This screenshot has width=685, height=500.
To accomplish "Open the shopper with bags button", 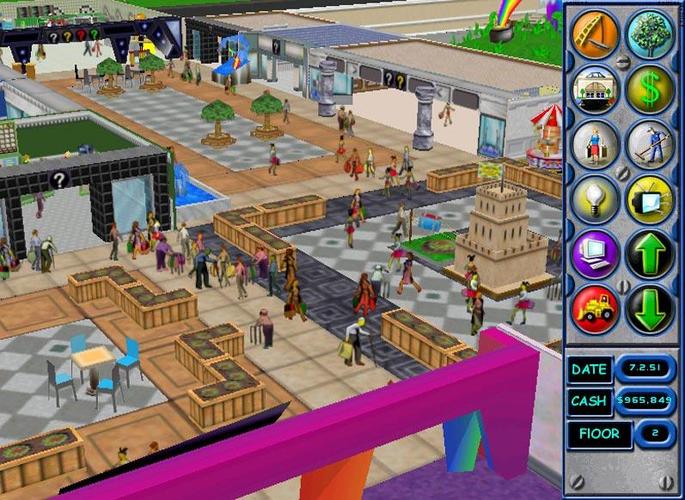I will tap(595, 144).
